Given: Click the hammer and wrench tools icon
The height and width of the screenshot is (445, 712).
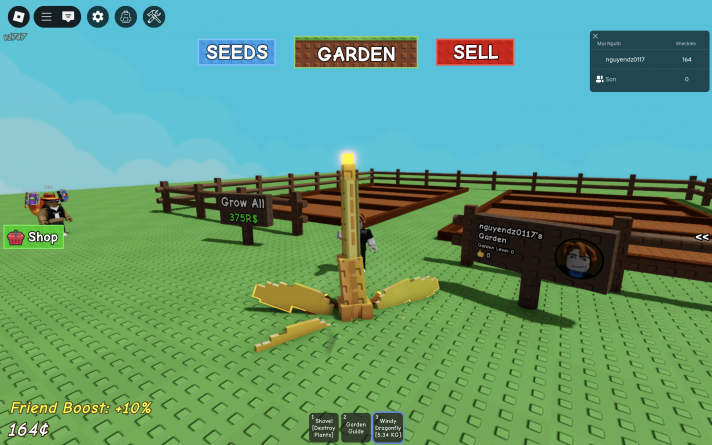Looking at the screenshot, I should tap(154, 16).
